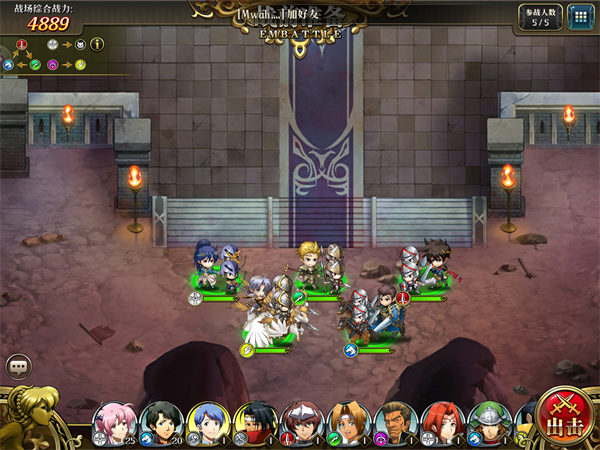Select the brown-haired smiling hero portrait
This screenshot has height=450, width=600.
point(348,423)
